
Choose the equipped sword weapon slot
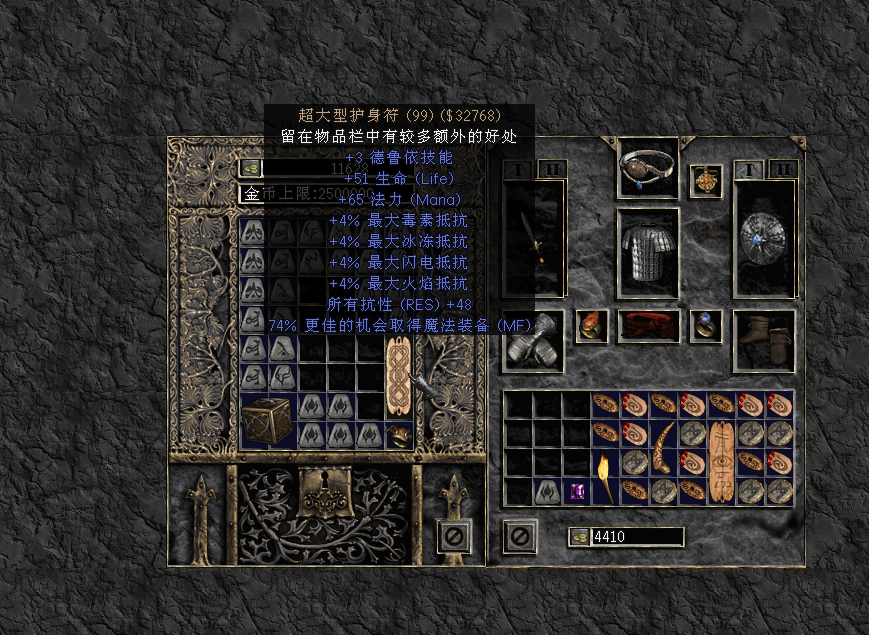tap(534, 238)
